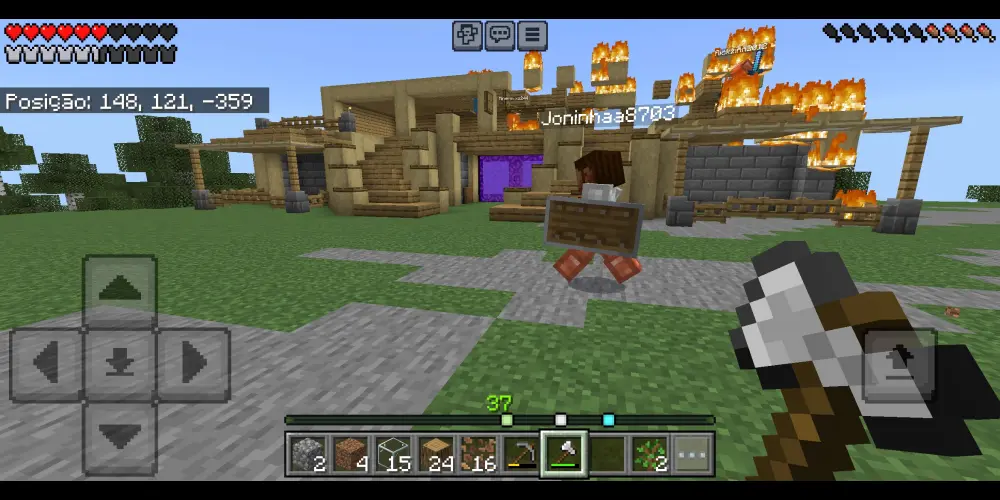The image size is (1000, 500).
Task: Tap the move right arrow
Action: tap(194, 362)
